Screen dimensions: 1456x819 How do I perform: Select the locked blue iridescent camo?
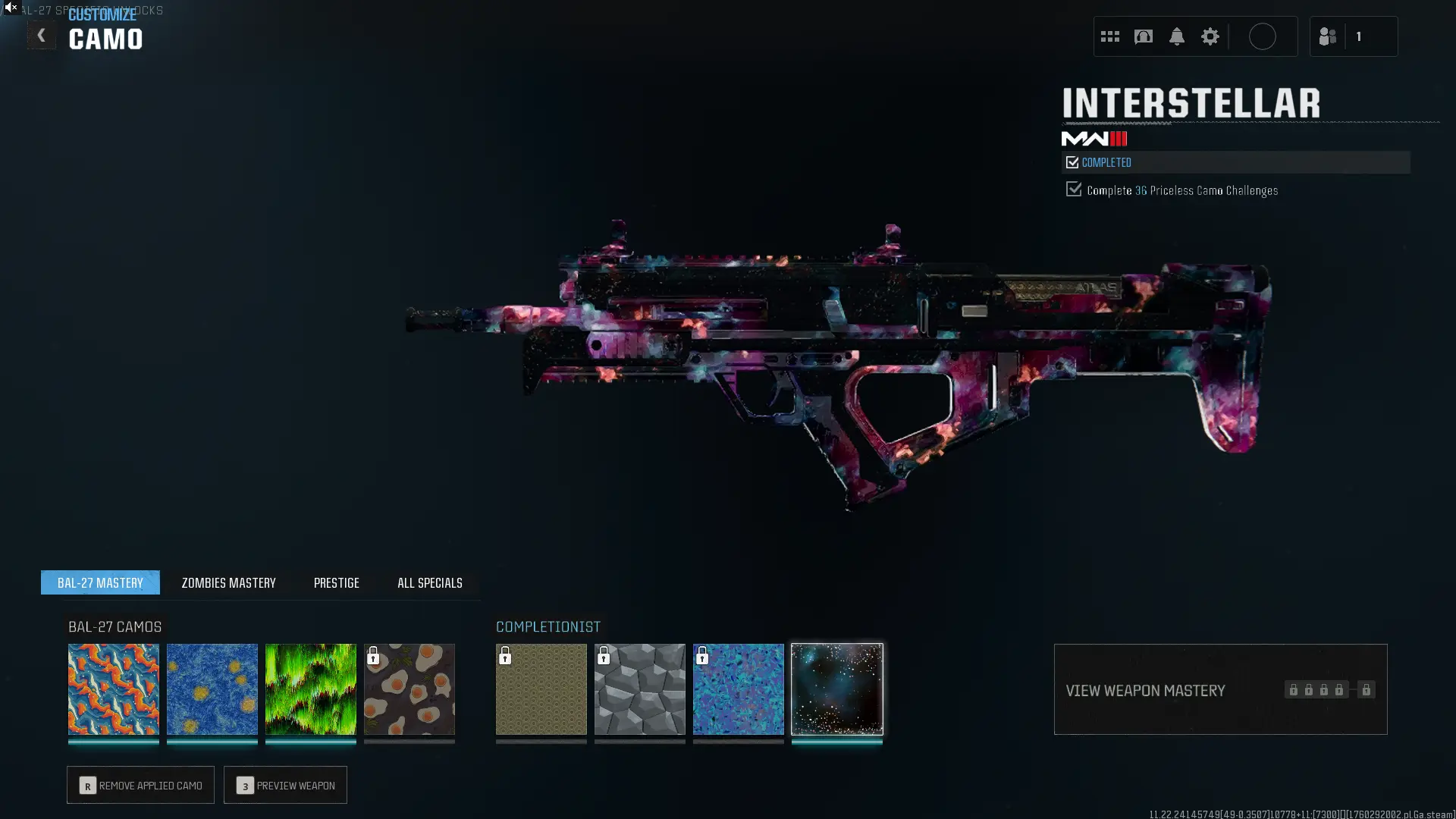click(739, 689)
